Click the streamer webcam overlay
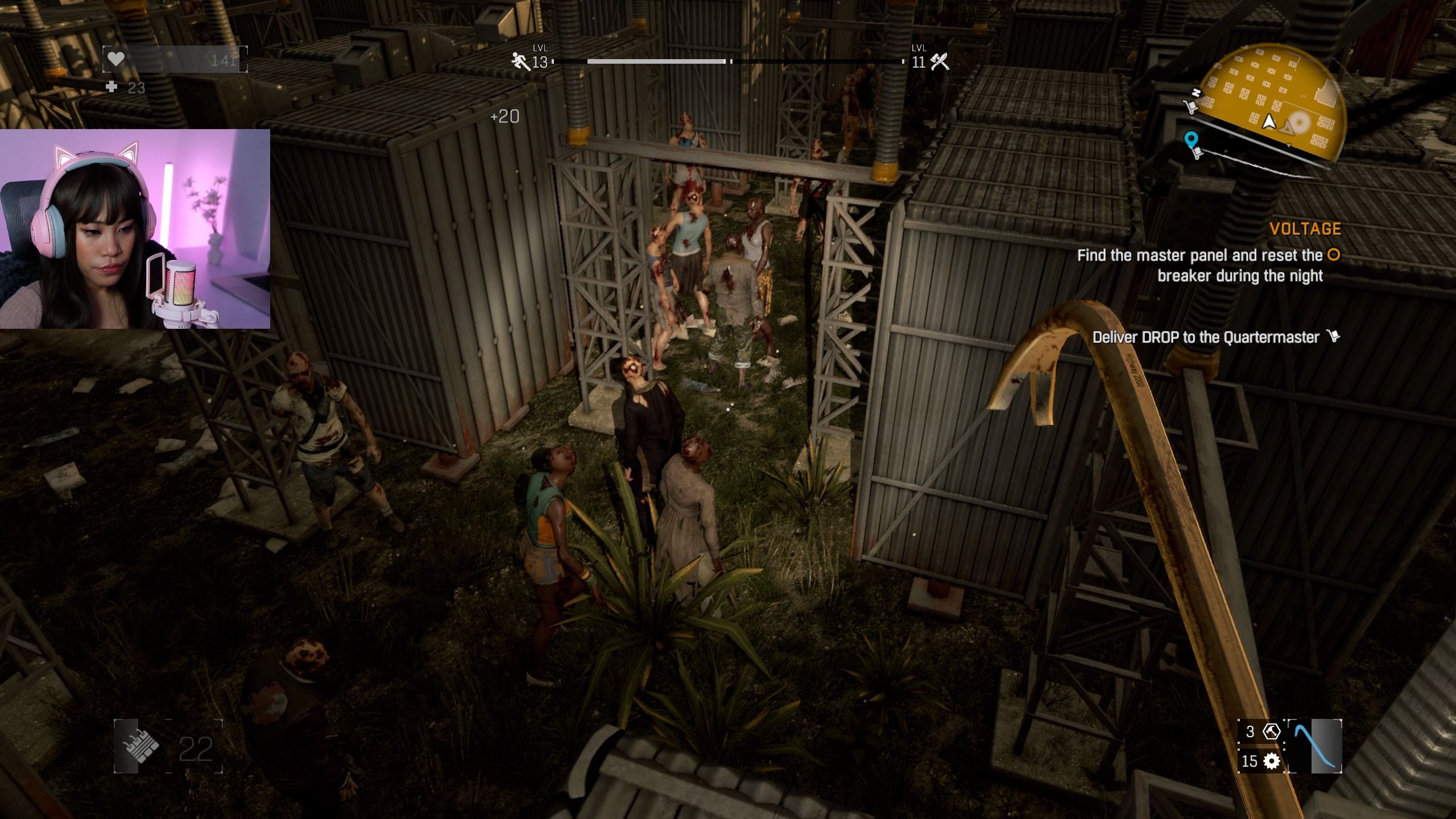The image size is (1456, 819). pyautogui.click(x=135, y=229)
